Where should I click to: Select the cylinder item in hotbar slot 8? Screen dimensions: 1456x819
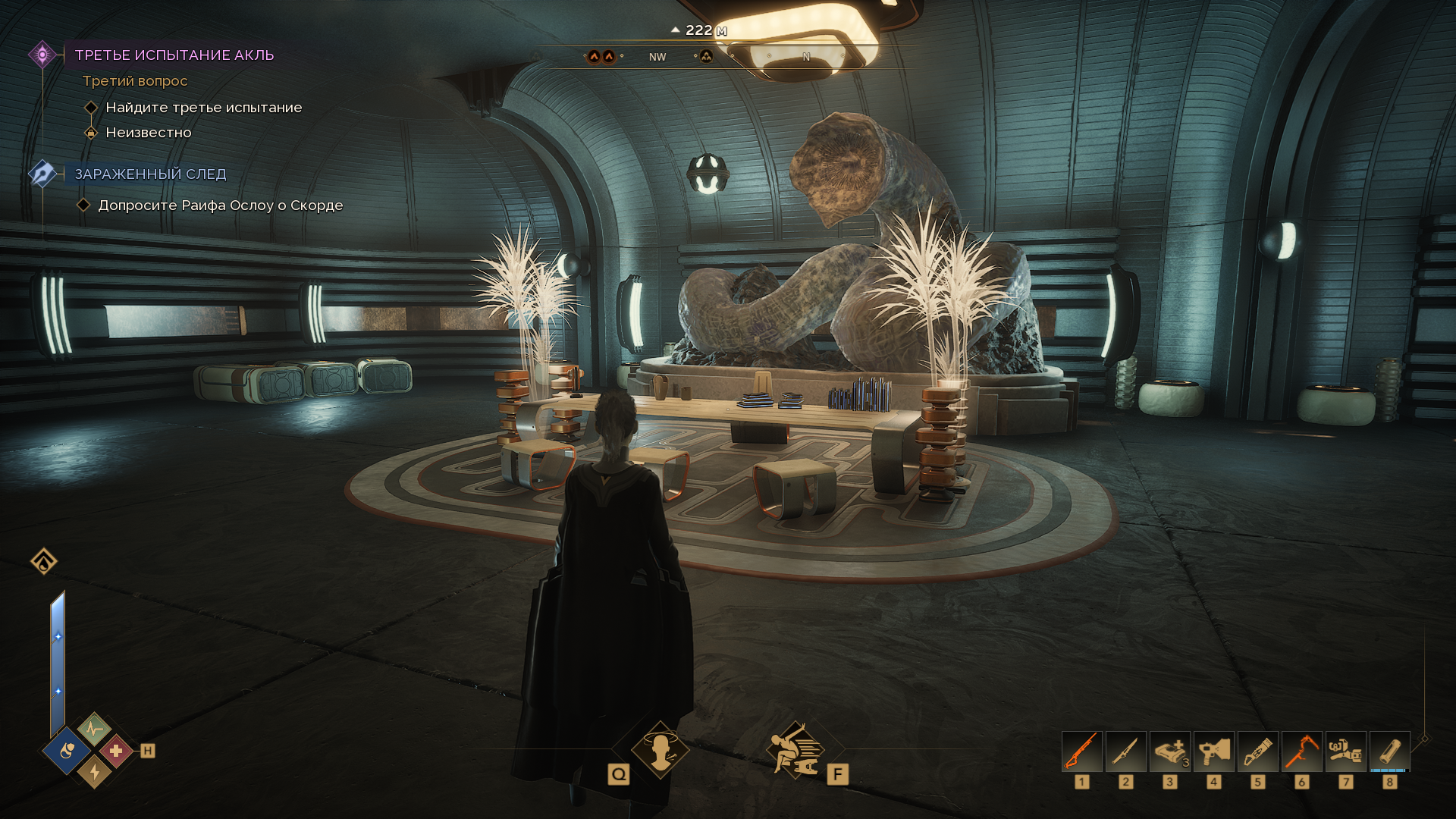(1389, 751)
